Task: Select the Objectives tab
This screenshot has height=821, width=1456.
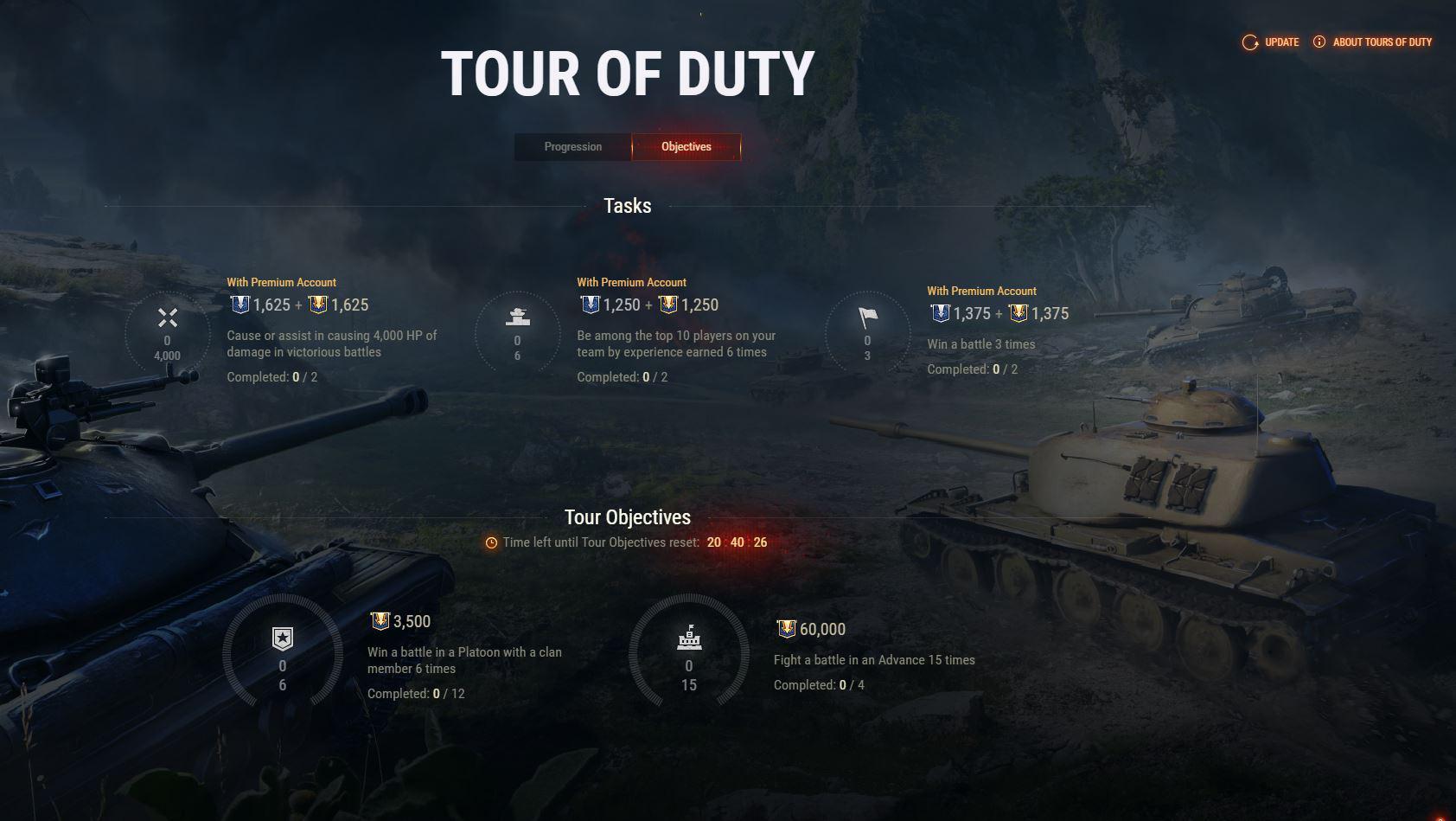Action: tap(686, 146)
